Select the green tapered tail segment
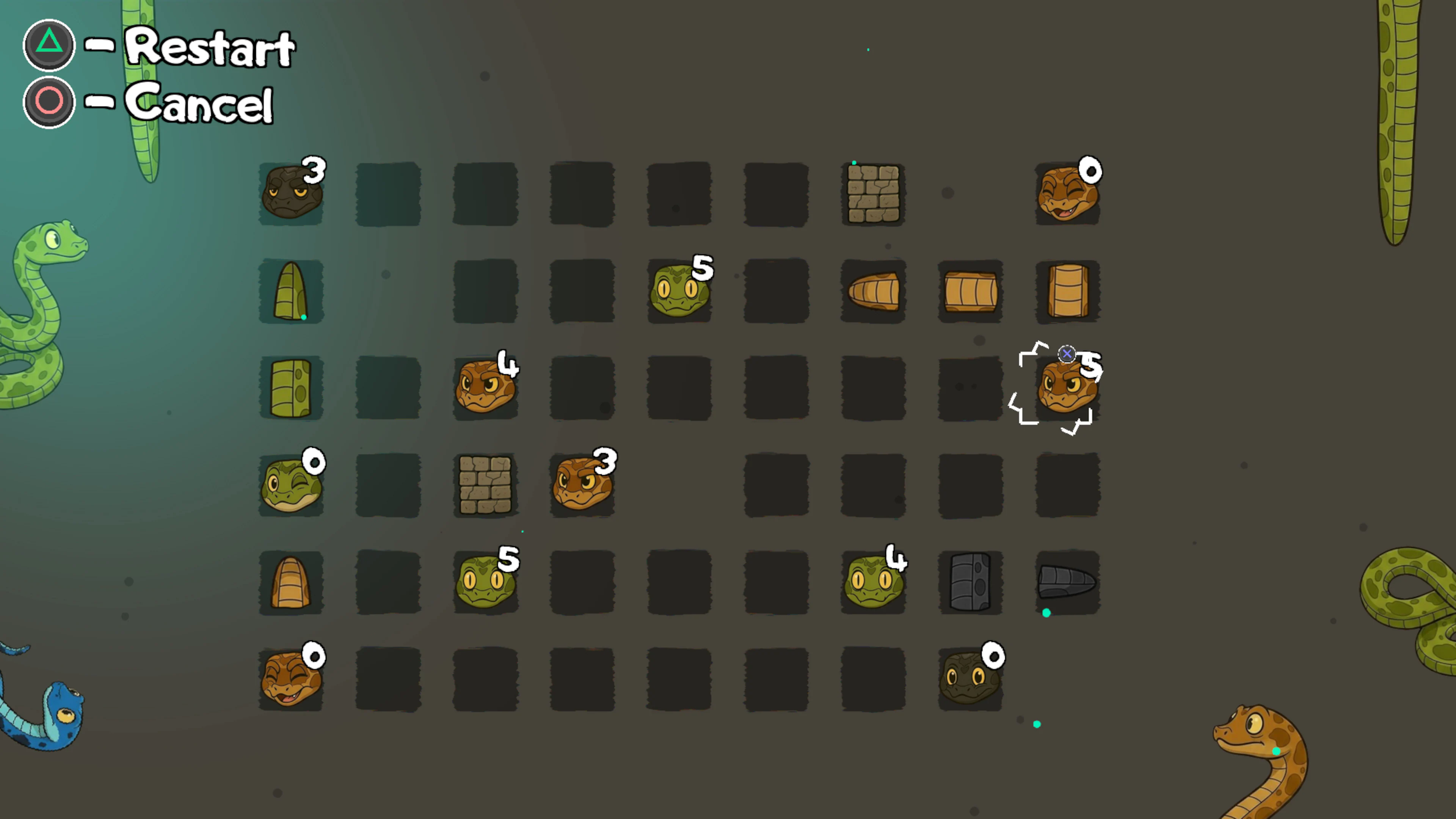The width and height of the screenshot is (1456, 819). [x=291, y=291]
